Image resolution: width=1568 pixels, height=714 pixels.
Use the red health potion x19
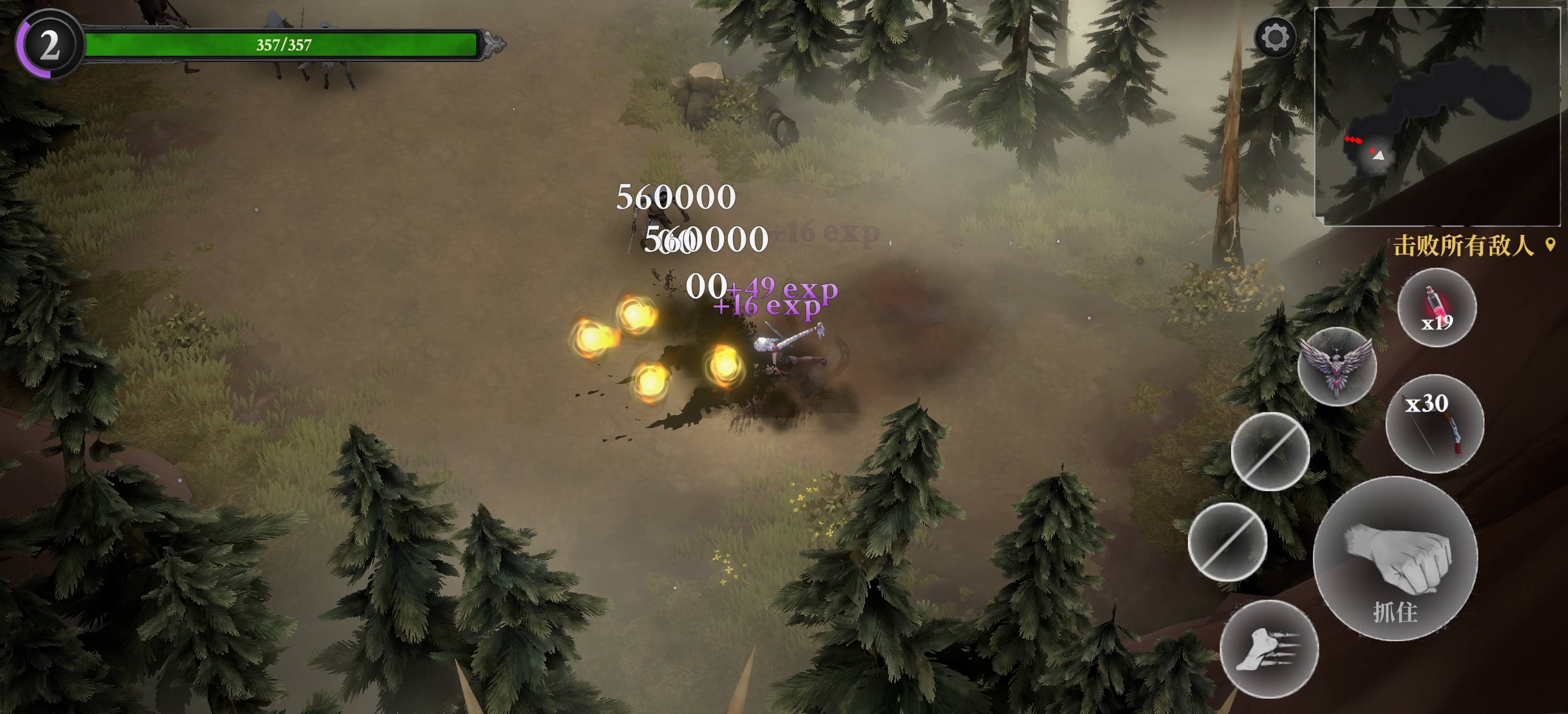click(1437, 308)
